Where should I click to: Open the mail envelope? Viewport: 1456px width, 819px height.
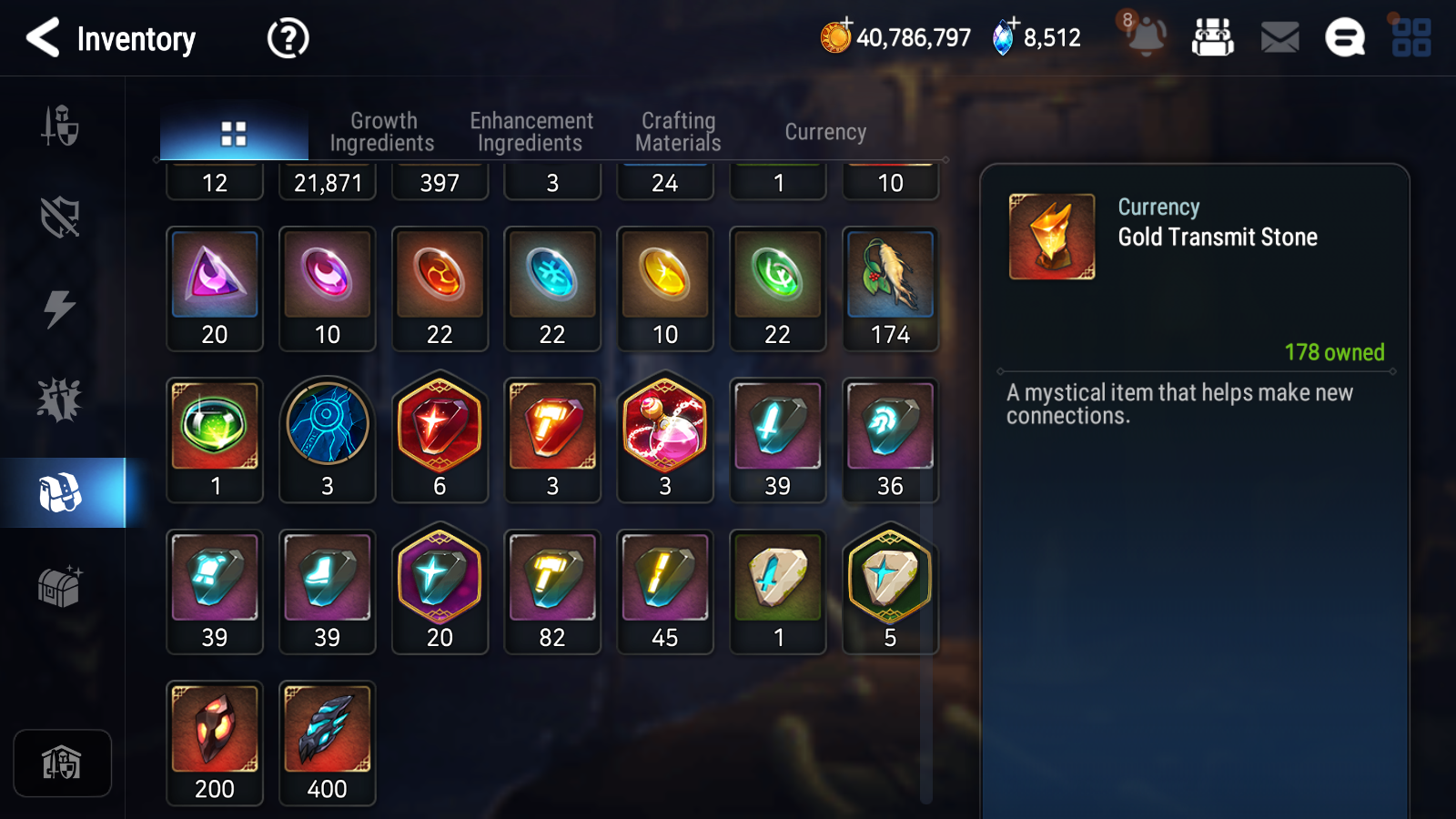(1279, 38)
